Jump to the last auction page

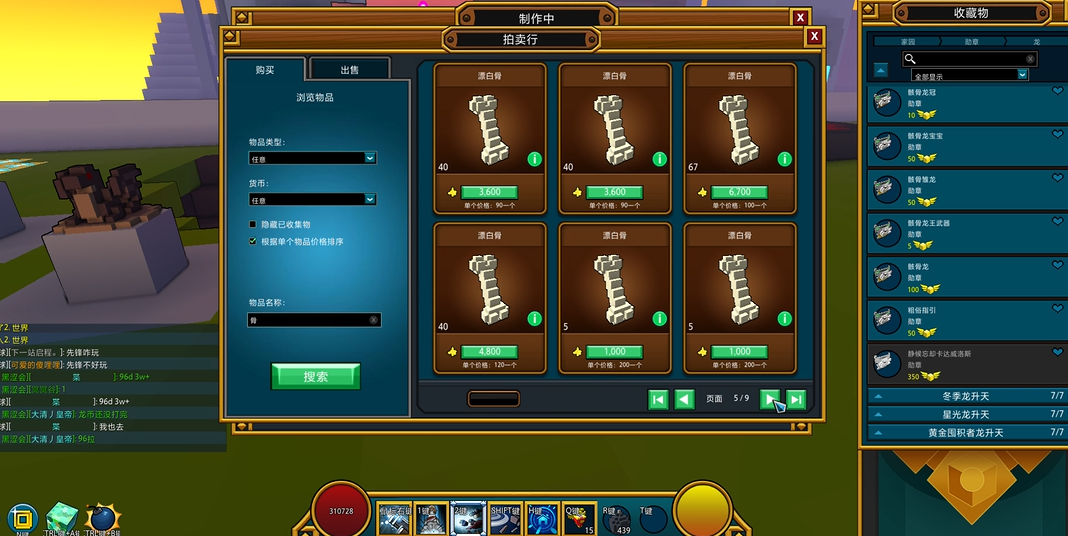[796, 399]
